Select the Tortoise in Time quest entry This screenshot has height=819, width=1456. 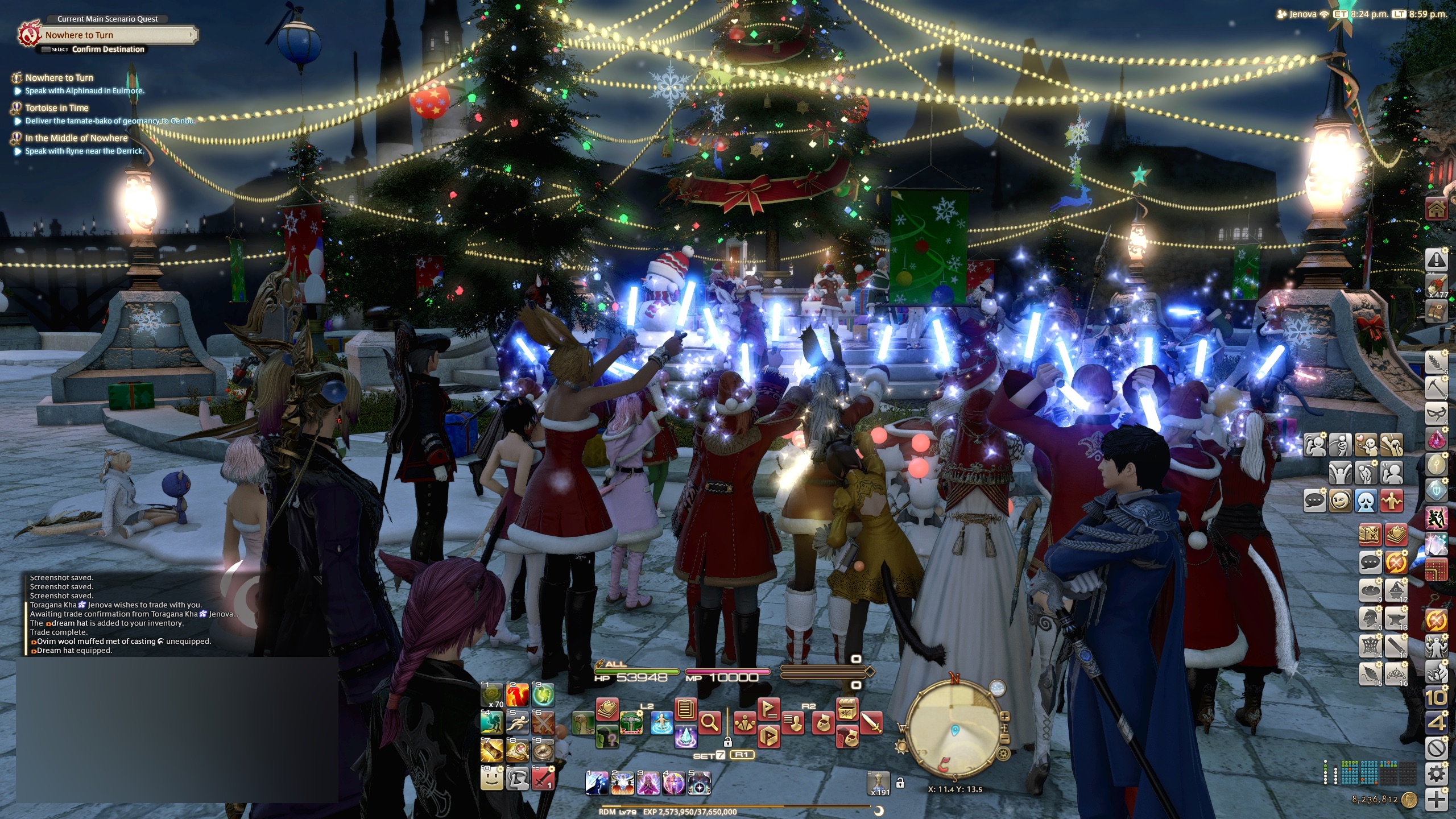pos(57,108)
